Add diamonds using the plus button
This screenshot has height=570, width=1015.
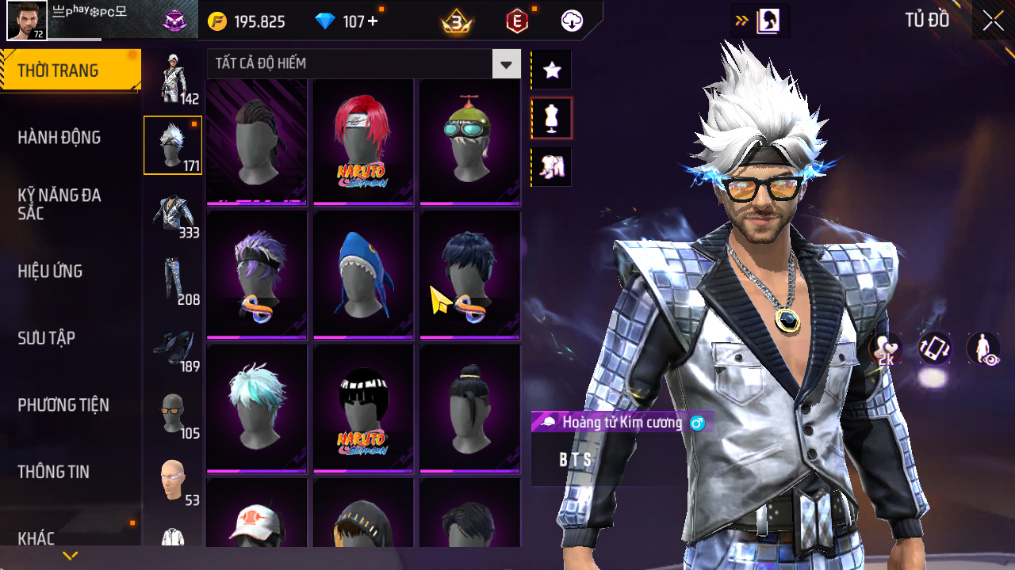[x=373, y=21]
